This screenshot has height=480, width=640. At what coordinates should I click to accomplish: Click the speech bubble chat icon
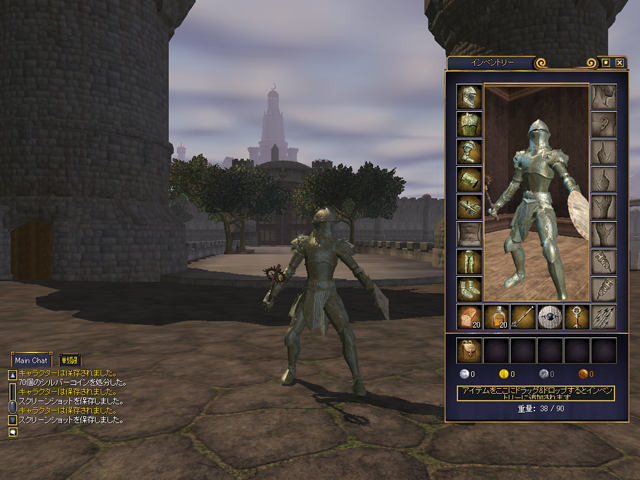[13, 433]
